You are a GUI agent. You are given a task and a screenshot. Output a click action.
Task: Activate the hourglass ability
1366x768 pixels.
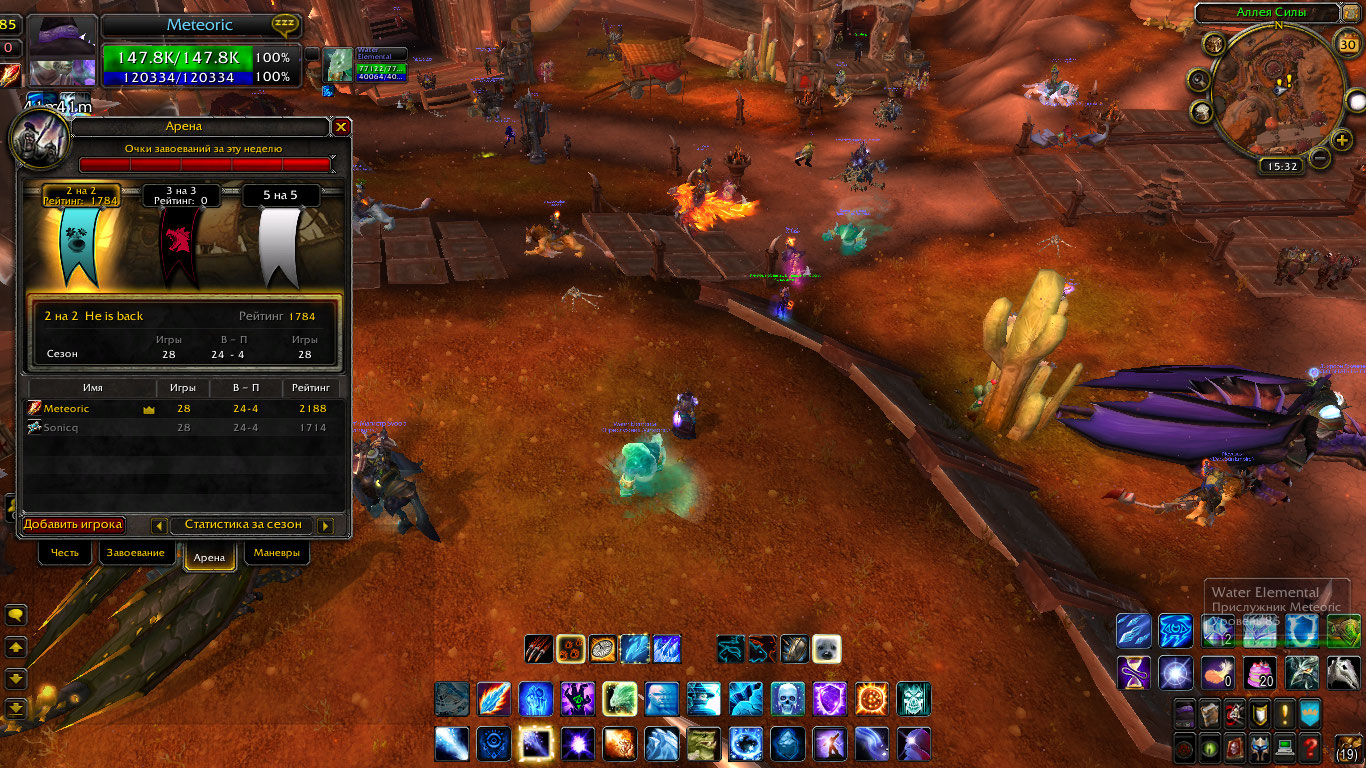pyautogui.click(x=1133, y=673)
